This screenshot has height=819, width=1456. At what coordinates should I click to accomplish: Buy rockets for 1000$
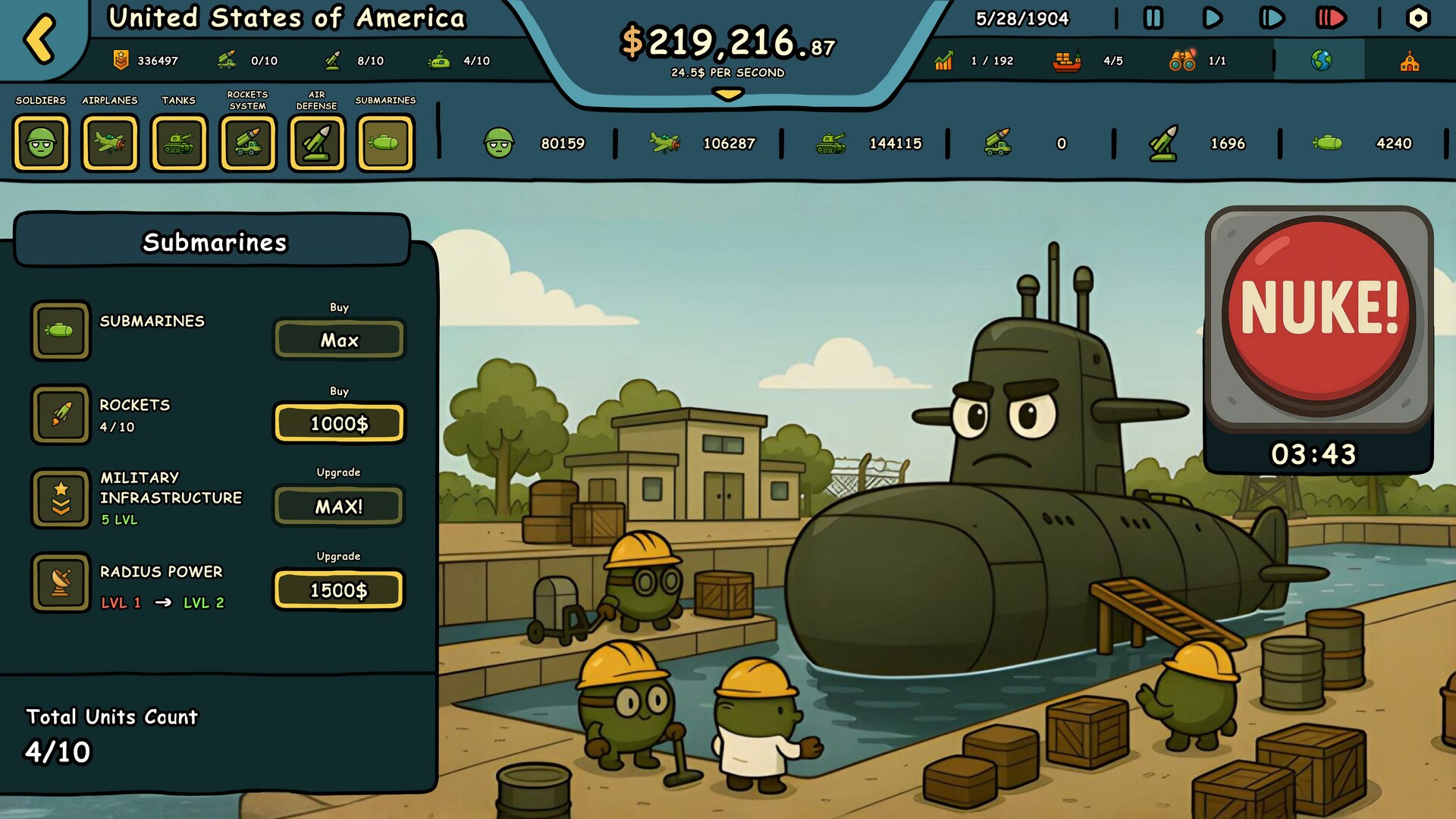click(x=339, y=423)
